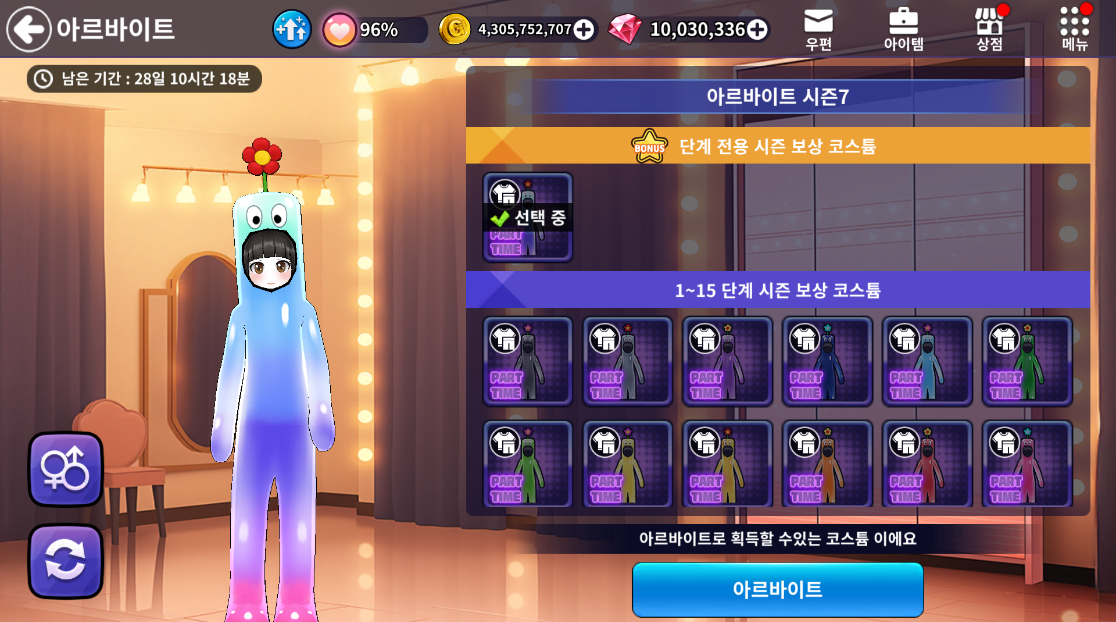Go back with the arrow button

29,29
